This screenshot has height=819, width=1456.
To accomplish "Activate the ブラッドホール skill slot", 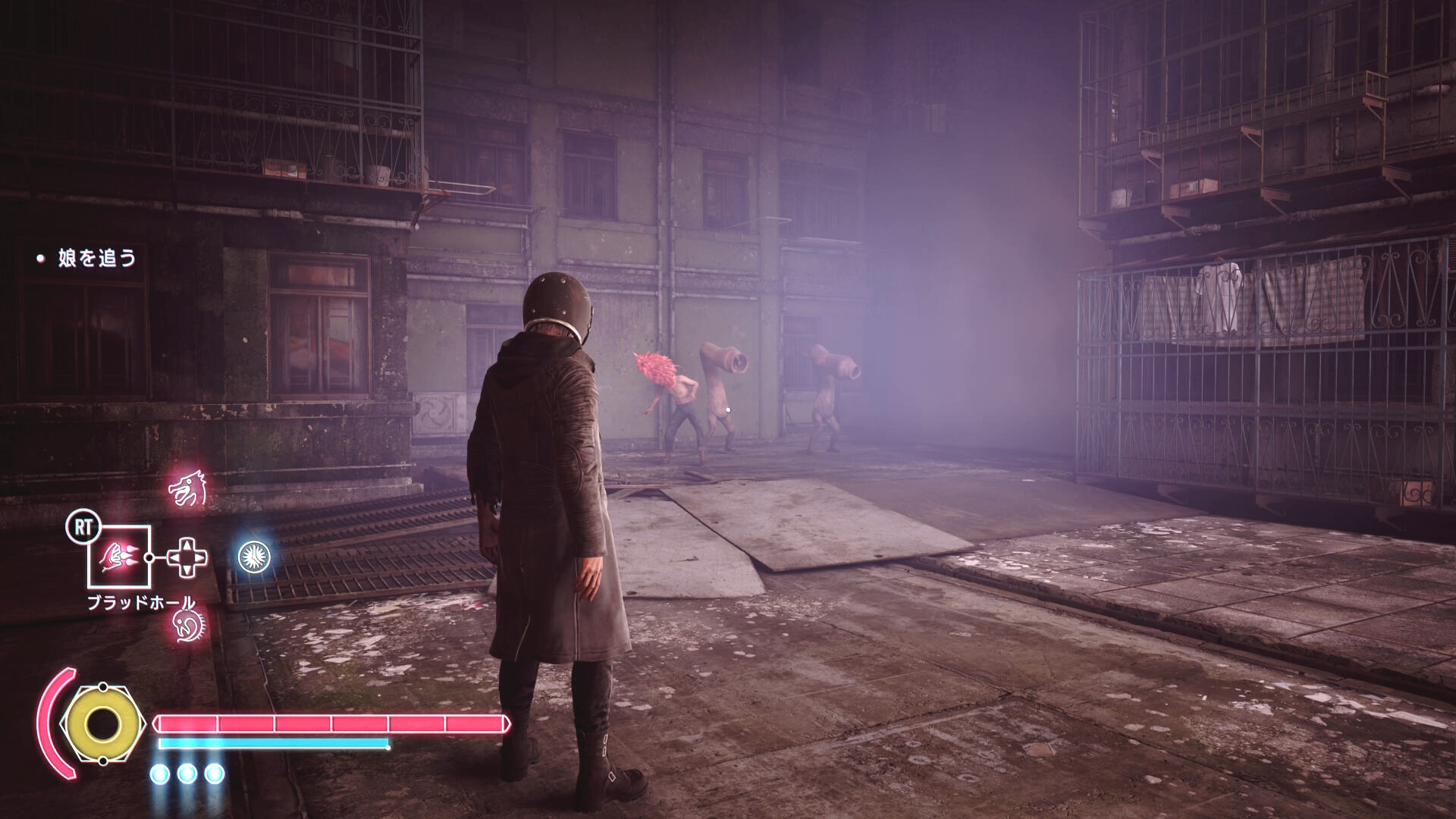I will 119,557.
